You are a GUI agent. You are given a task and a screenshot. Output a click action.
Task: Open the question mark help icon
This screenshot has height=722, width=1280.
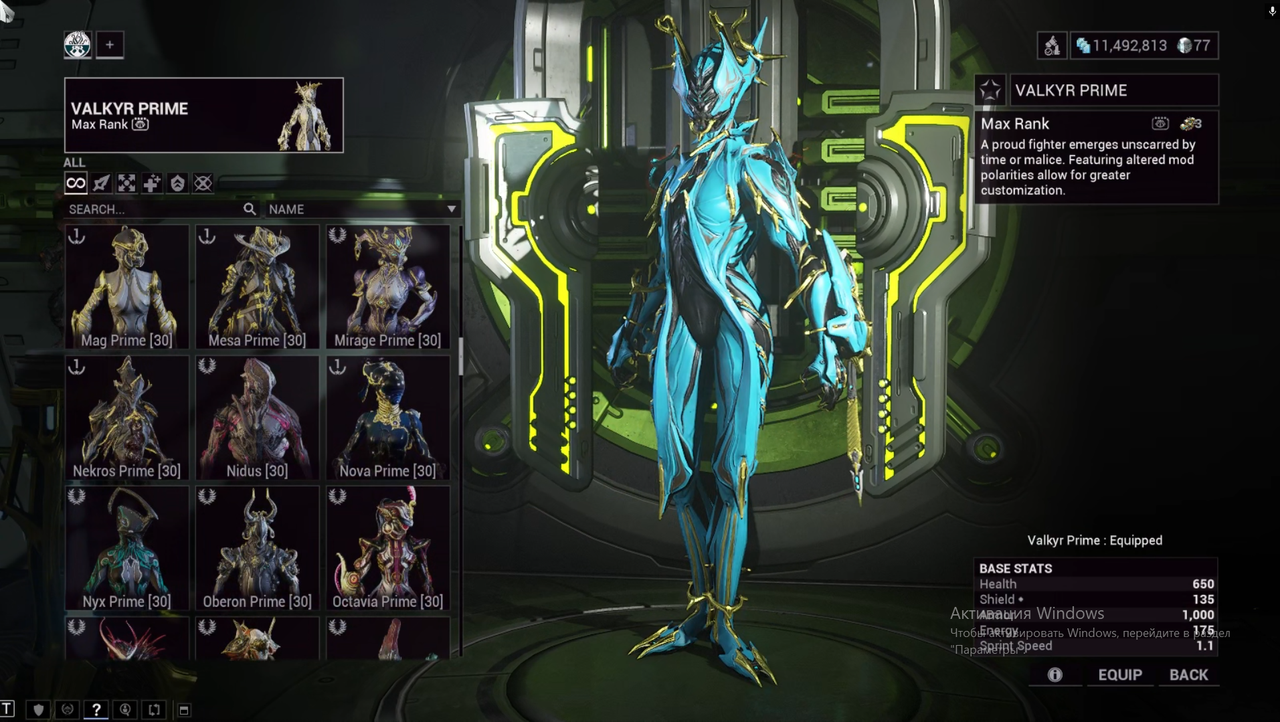click(96, 710)
